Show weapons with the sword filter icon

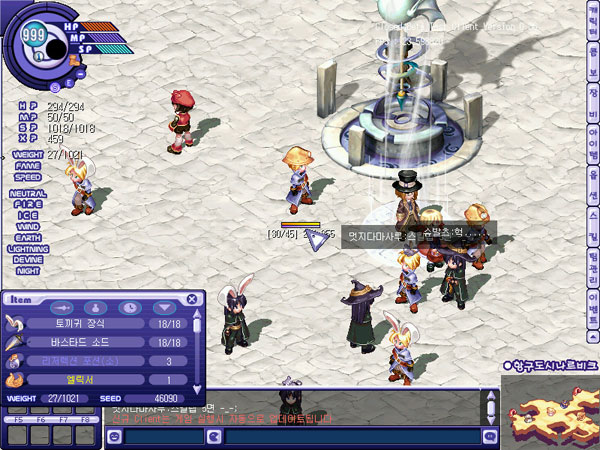pyautogui.click(x=62, y=308)
